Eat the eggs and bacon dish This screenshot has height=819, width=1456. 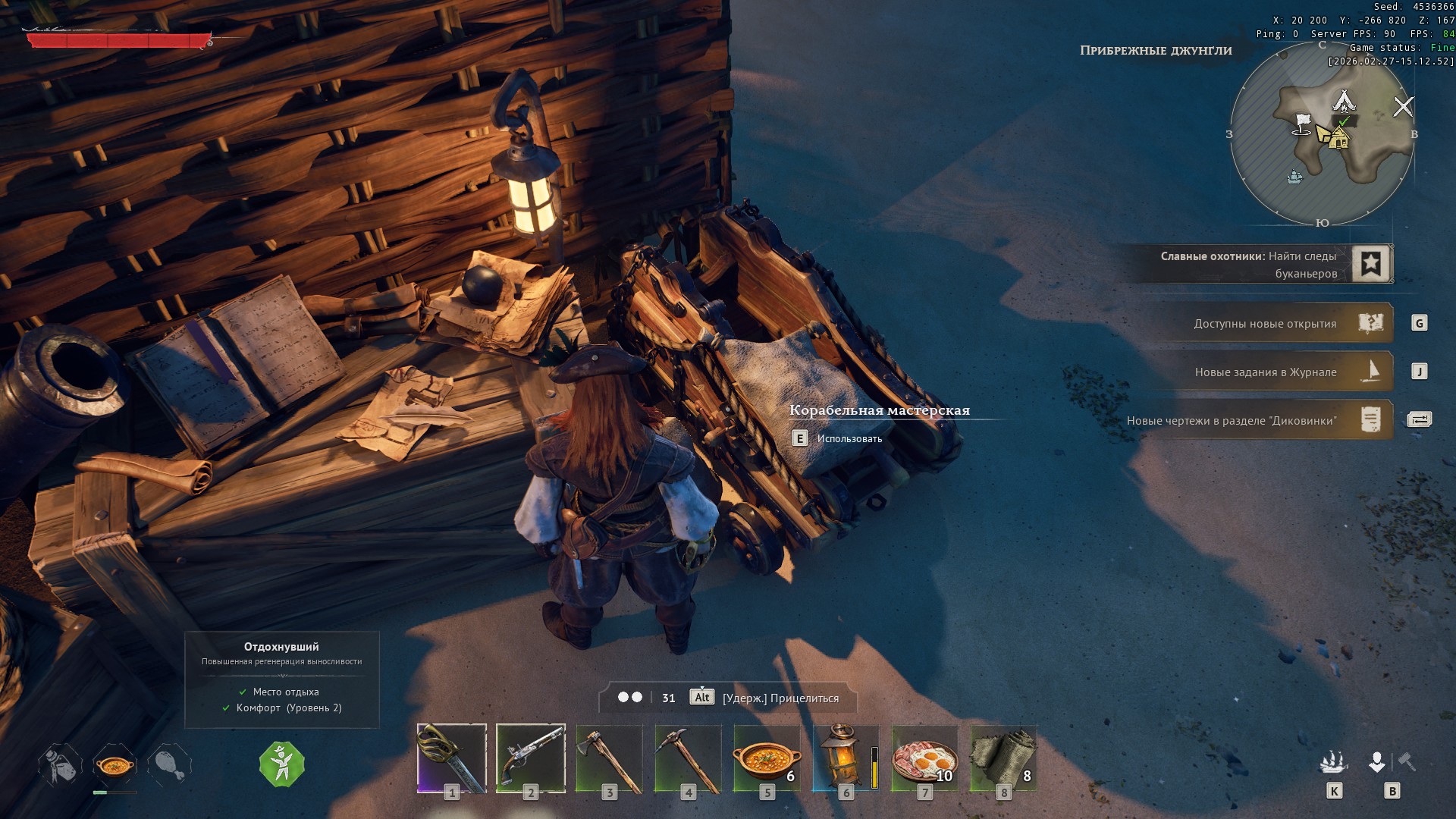coord(924,758)
